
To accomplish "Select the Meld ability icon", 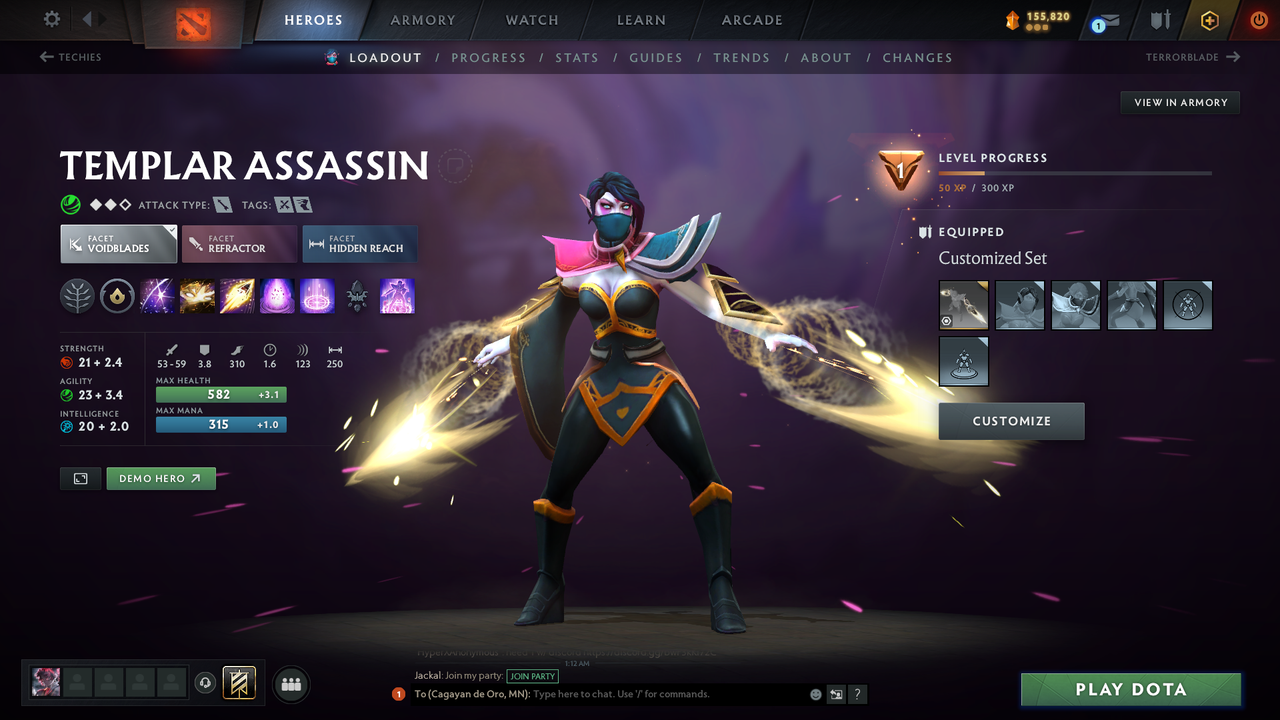I will click(197, 296).
